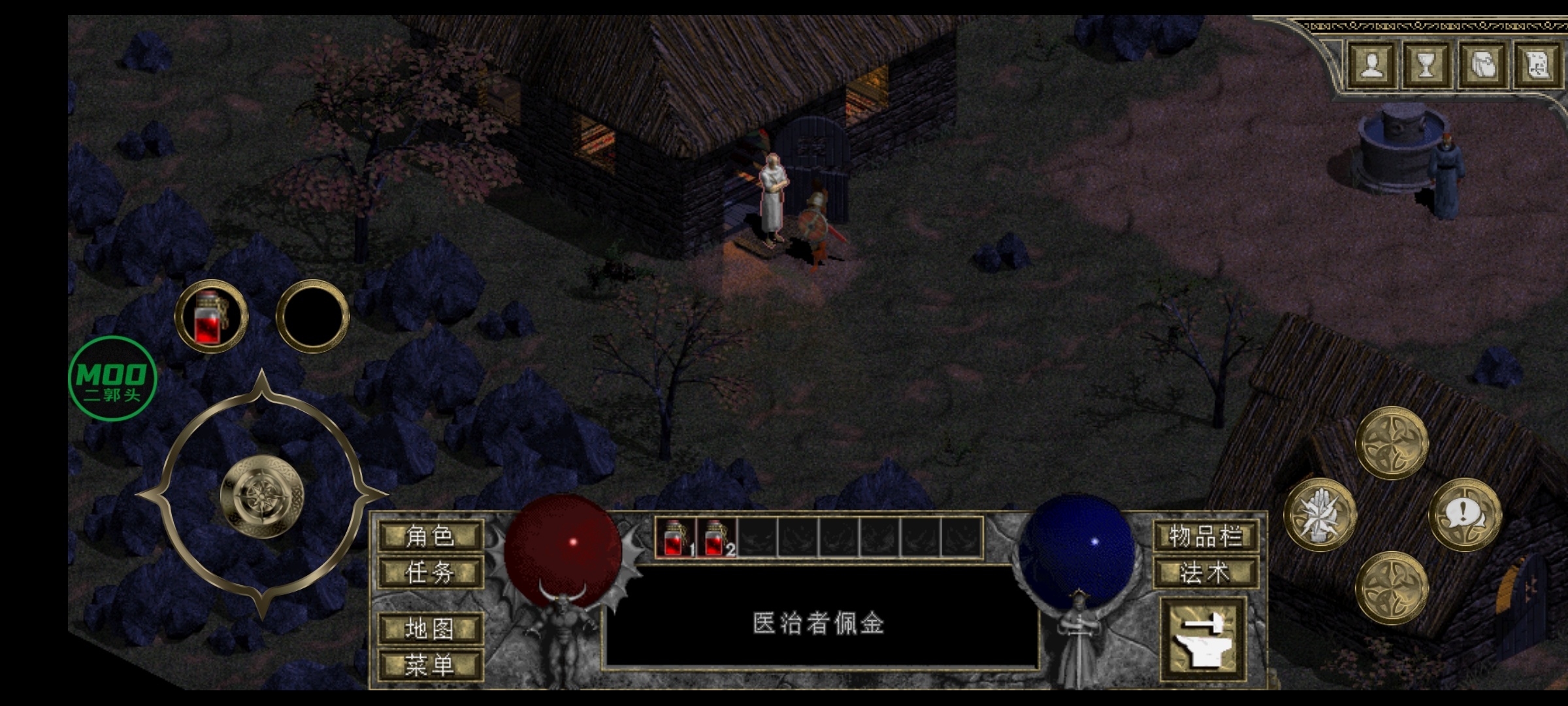The width and height of the screenshot is (1568, 706).
Task: Toggle the red potion quick slot on left
Action: point(210,317)
